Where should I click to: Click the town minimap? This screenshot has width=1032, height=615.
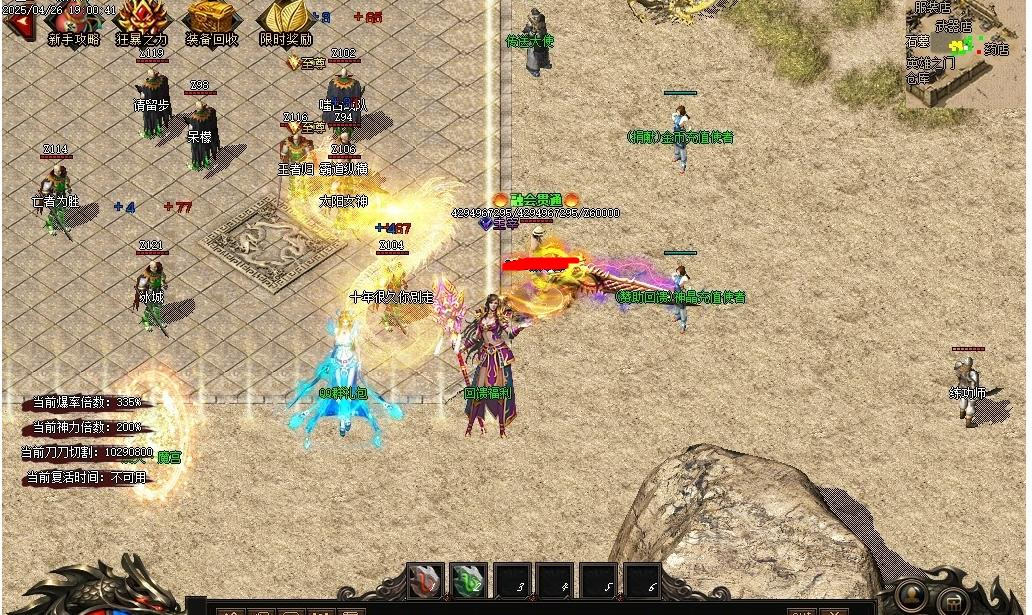coord(966,52)
